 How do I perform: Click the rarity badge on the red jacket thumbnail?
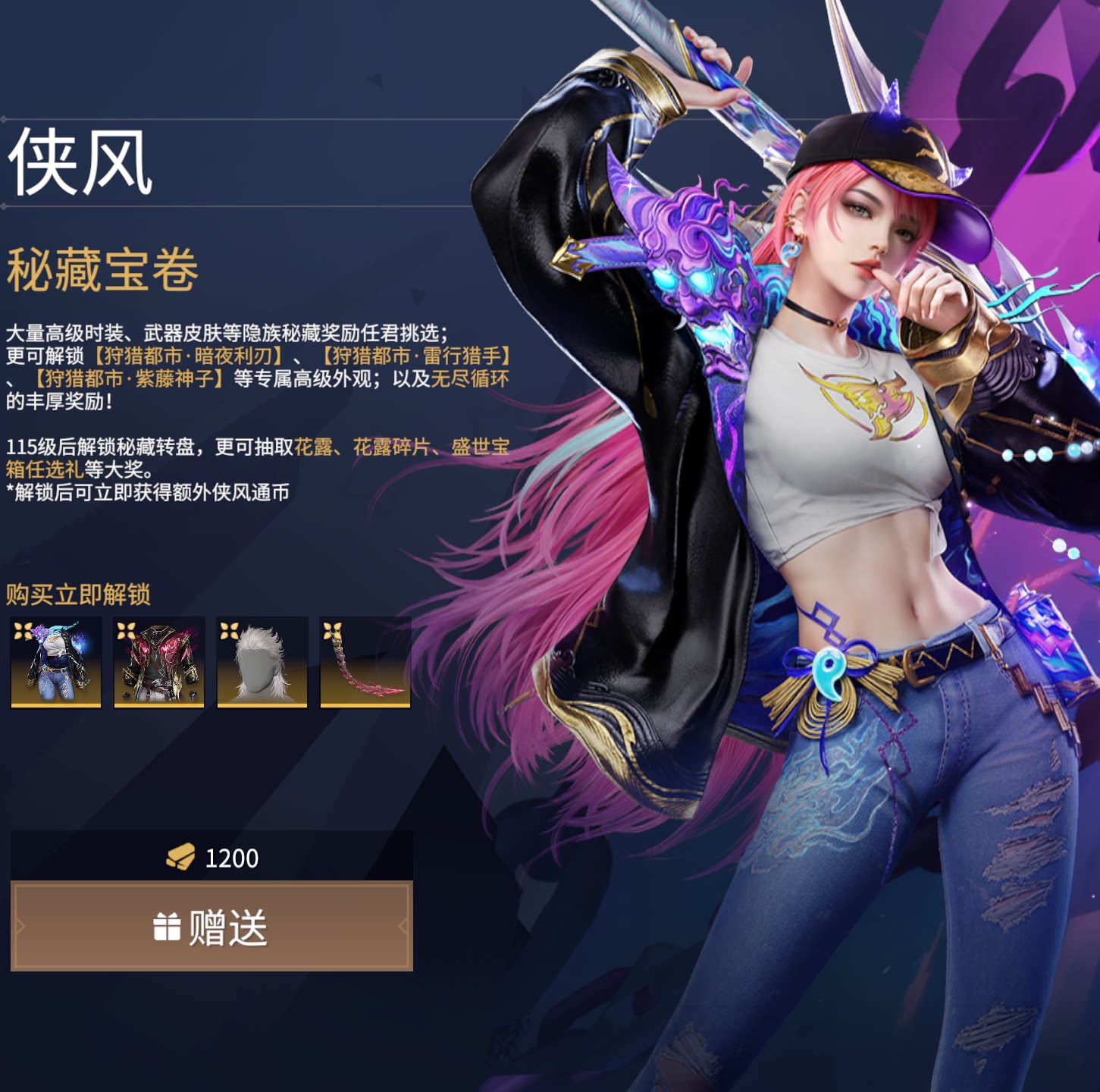[x=126, y=632]
